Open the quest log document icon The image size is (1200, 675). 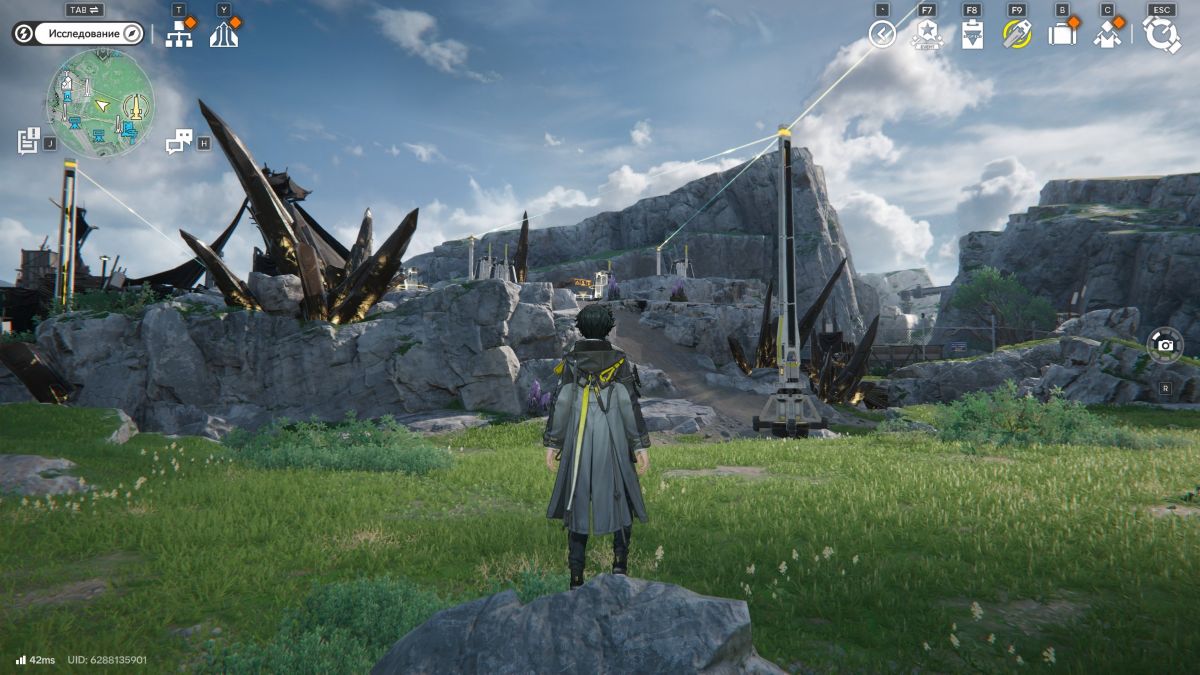tap(28, 141)
